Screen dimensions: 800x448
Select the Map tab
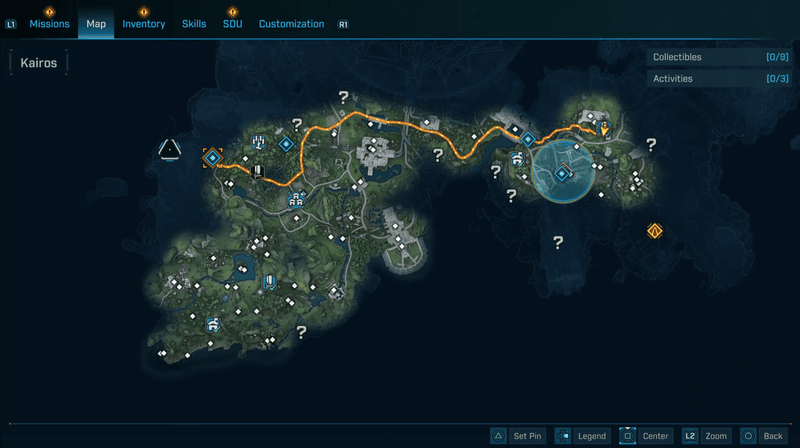96,24
